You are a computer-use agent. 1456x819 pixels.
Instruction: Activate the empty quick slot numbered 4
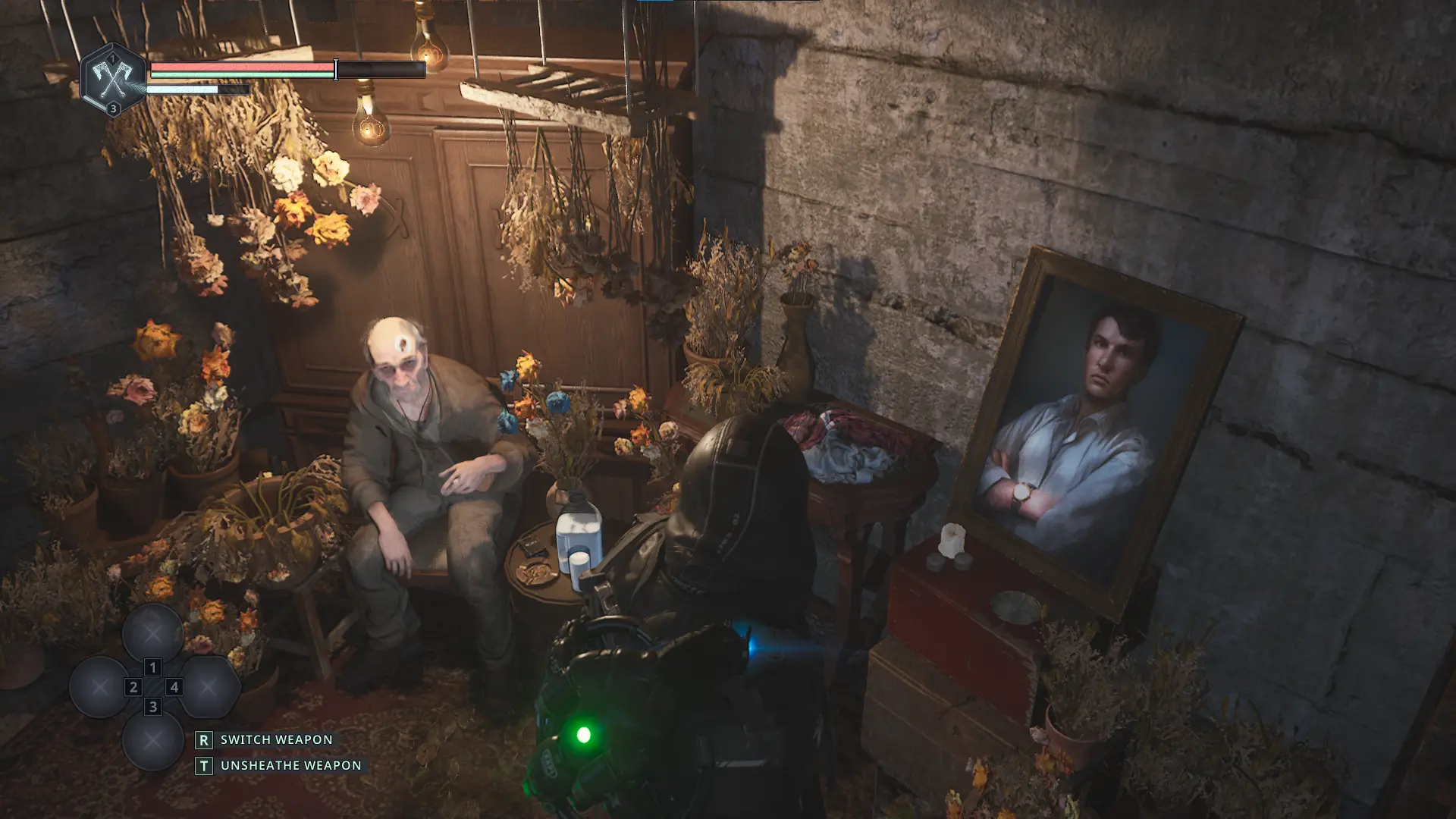[x=208, y=687]
